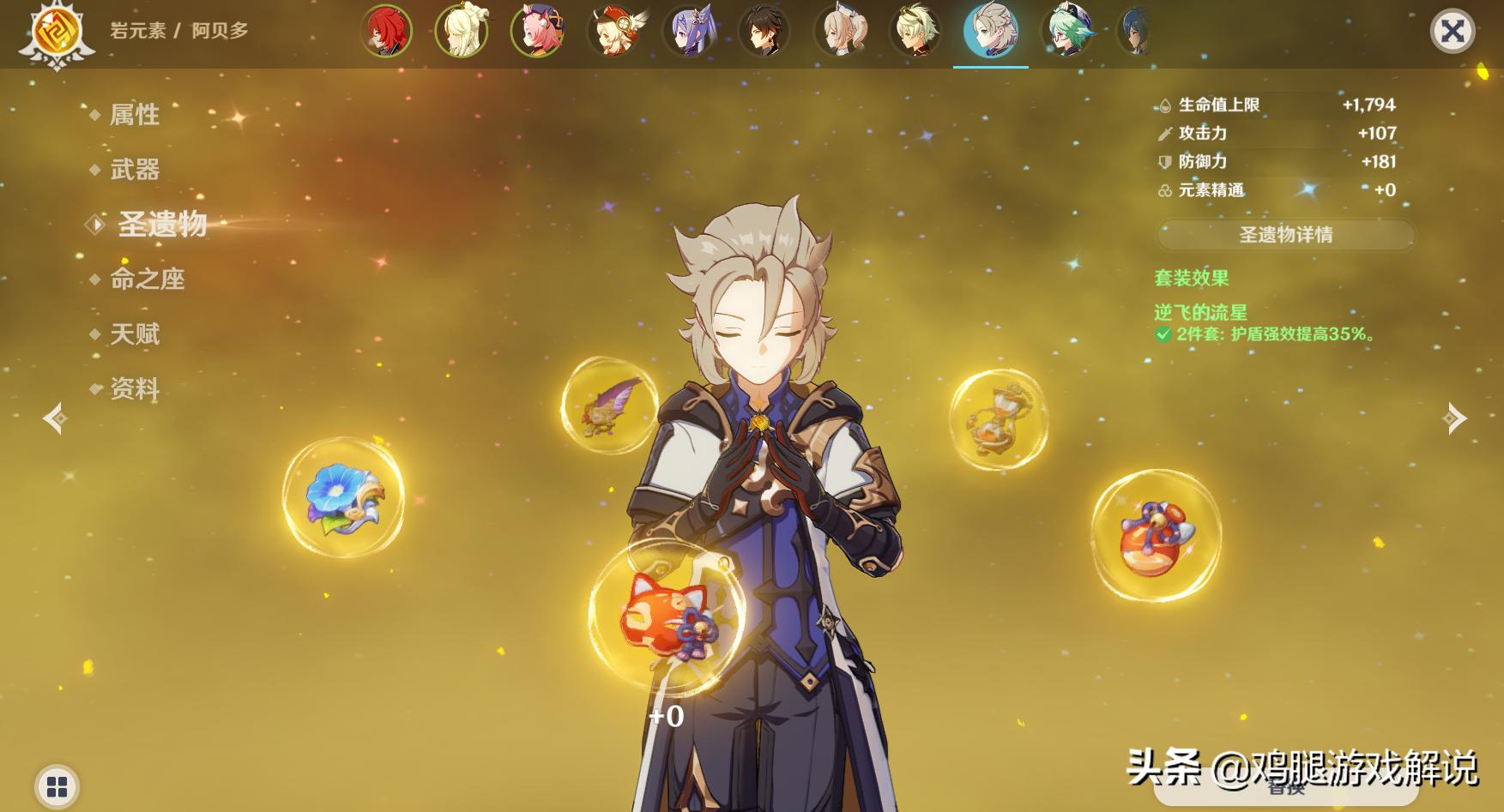Viewport: 1504px width, 812px height.
Task: Open the 资料 profile section
Action: 135,389
